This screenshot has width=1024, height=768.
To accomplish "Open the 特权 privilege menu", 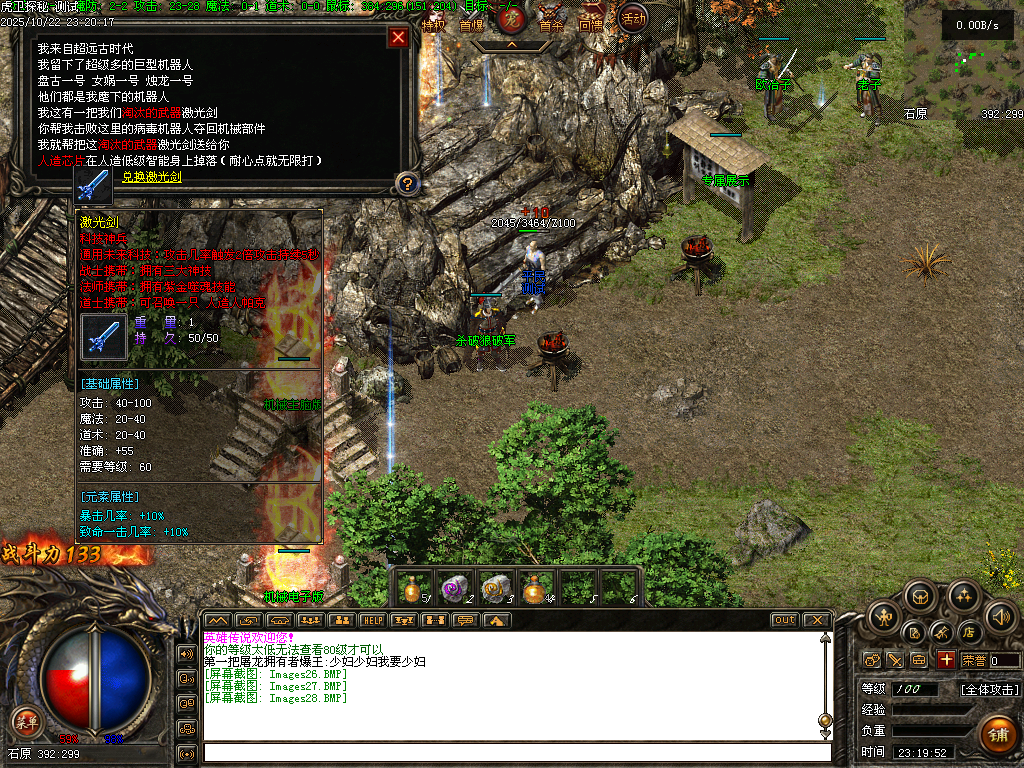I will (x=433, y=22).
